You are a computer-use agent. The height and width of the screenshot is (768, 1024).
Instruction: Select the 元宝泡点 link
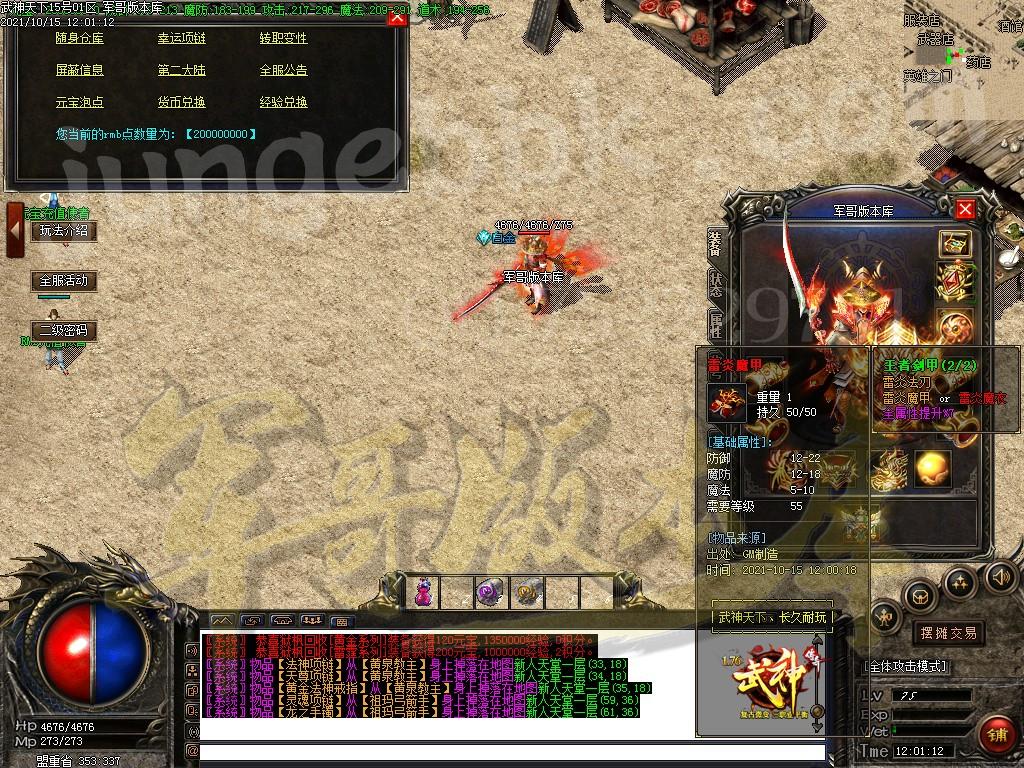tap(80, 102)
